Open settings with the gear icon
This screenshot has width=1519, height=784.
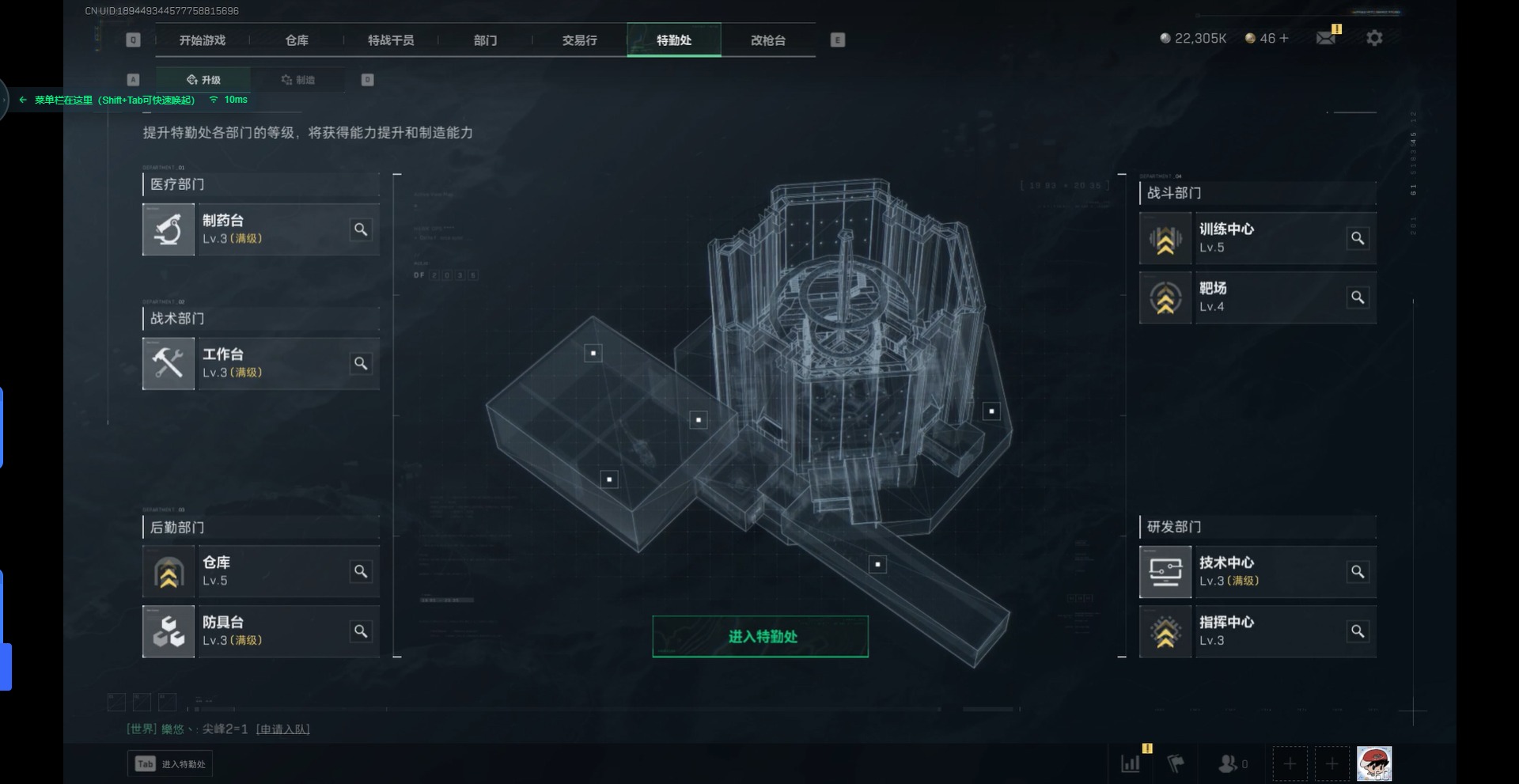click(x=1374, y=38)
